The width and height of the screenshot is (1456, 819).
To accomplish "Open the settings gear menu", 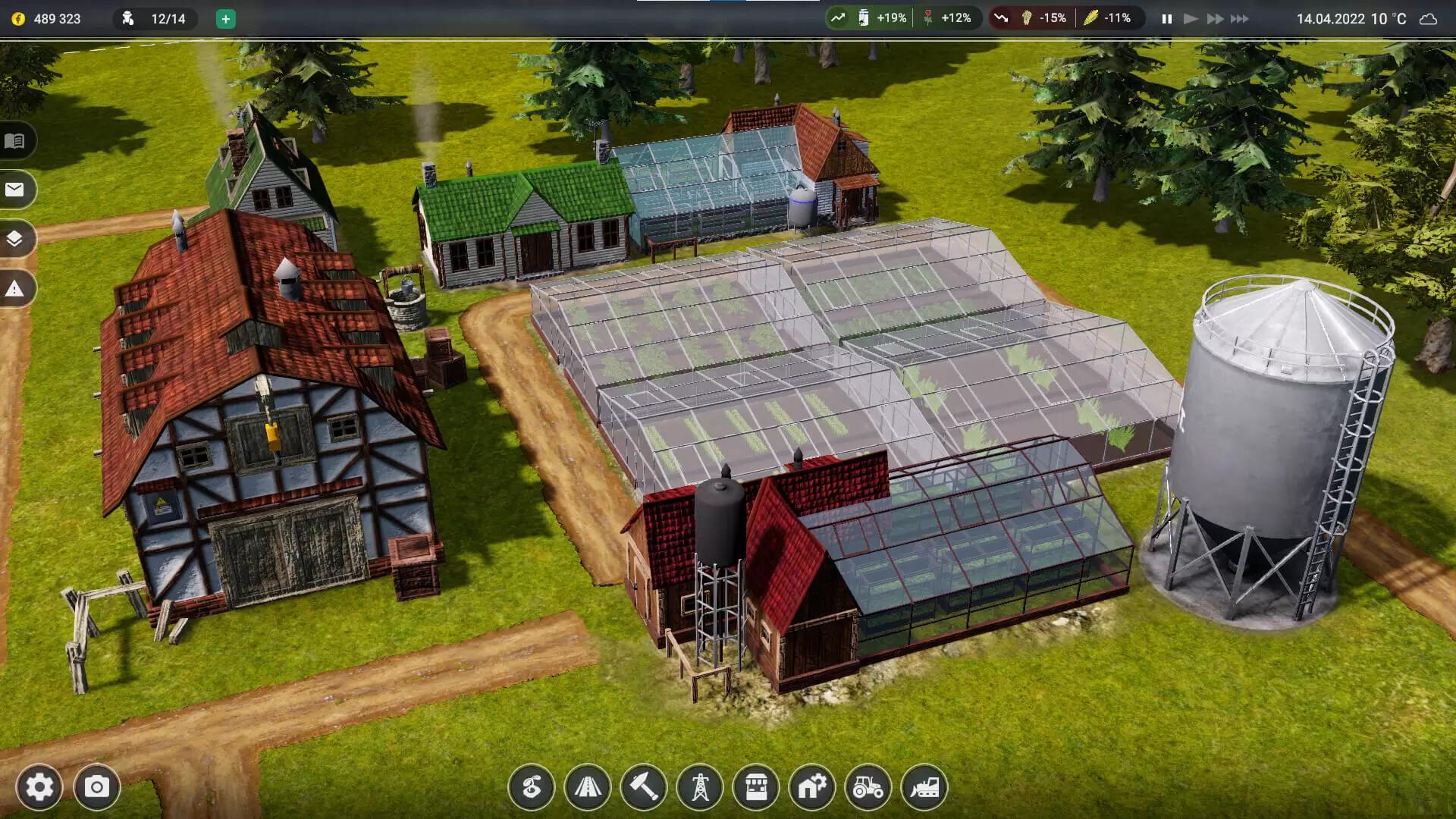I will pos(39,787).
